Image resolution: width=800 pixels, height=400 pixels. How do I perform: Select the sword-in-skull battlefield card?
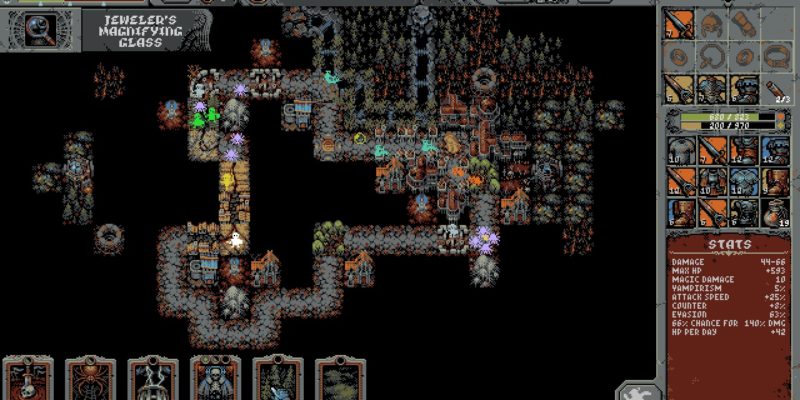[28, 380]
